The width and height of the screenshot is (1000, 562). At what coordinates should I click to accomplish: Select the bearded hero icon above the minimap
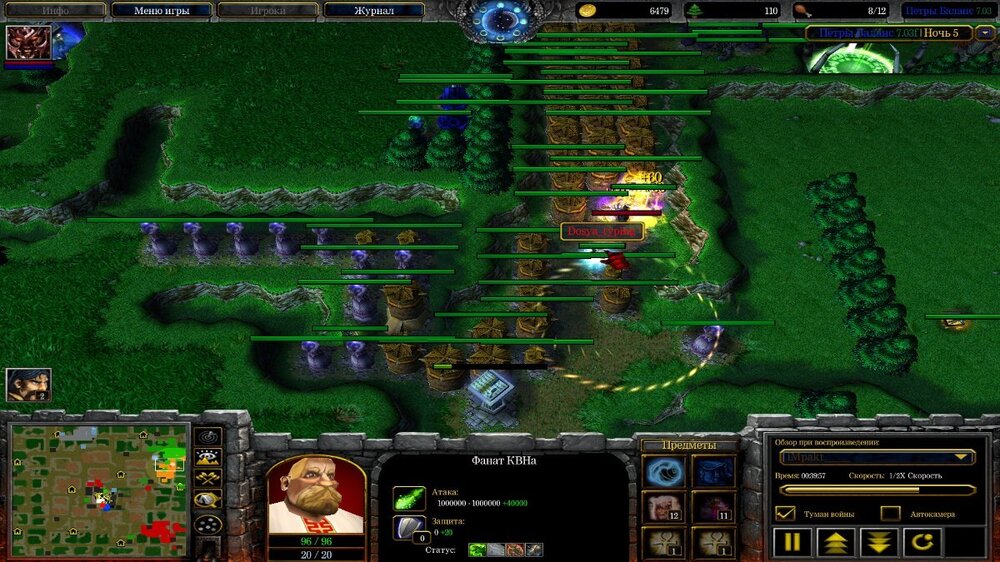pos(28,385)
